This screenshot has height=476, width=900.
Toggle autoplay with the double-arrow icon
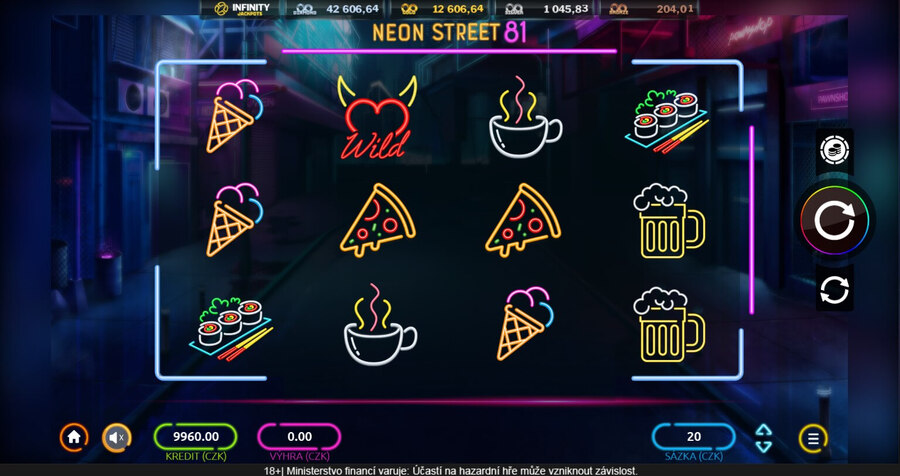click(834, 289)
